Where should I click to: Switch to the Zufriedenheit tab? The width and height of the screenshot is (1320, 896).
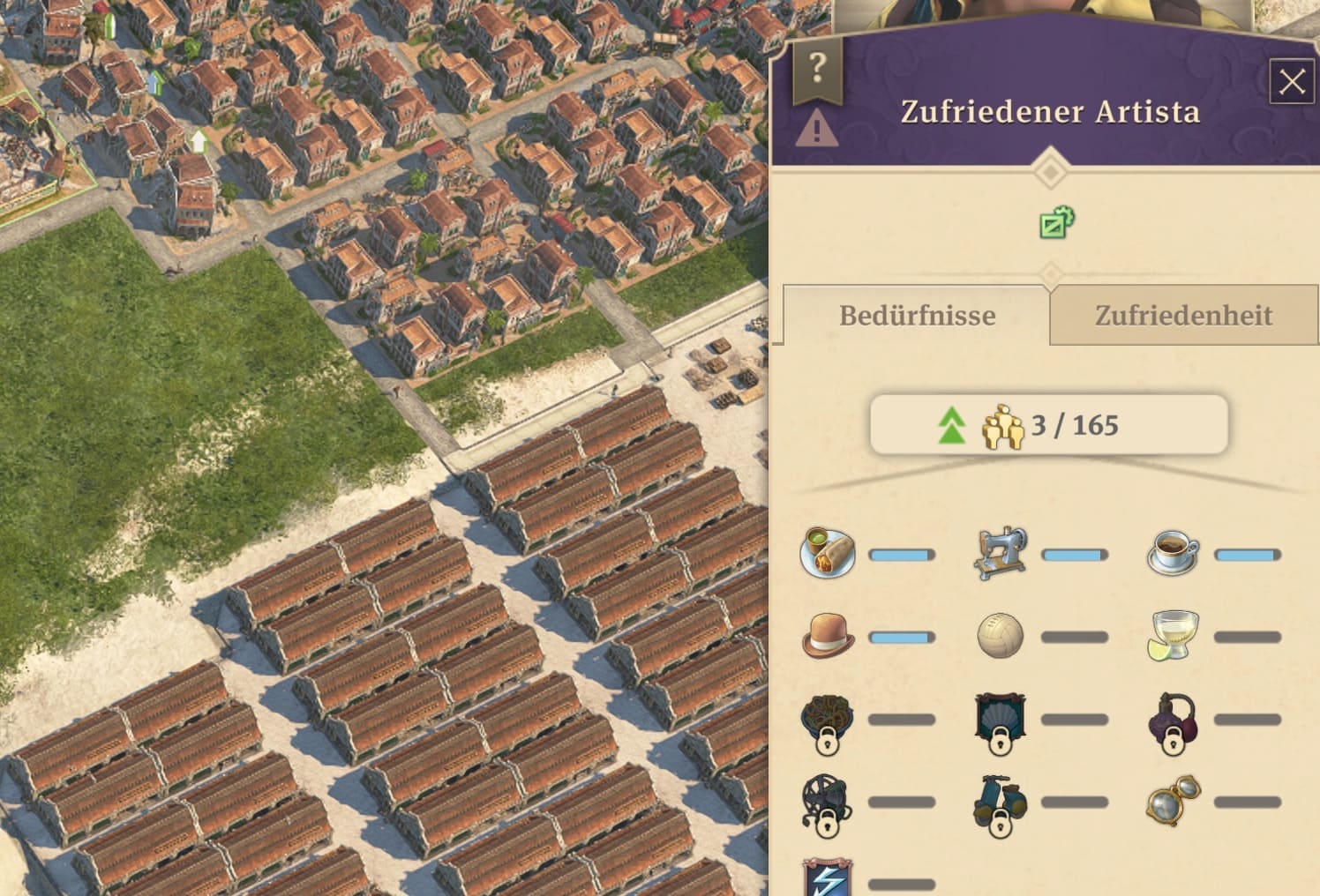pos(1183,316)
